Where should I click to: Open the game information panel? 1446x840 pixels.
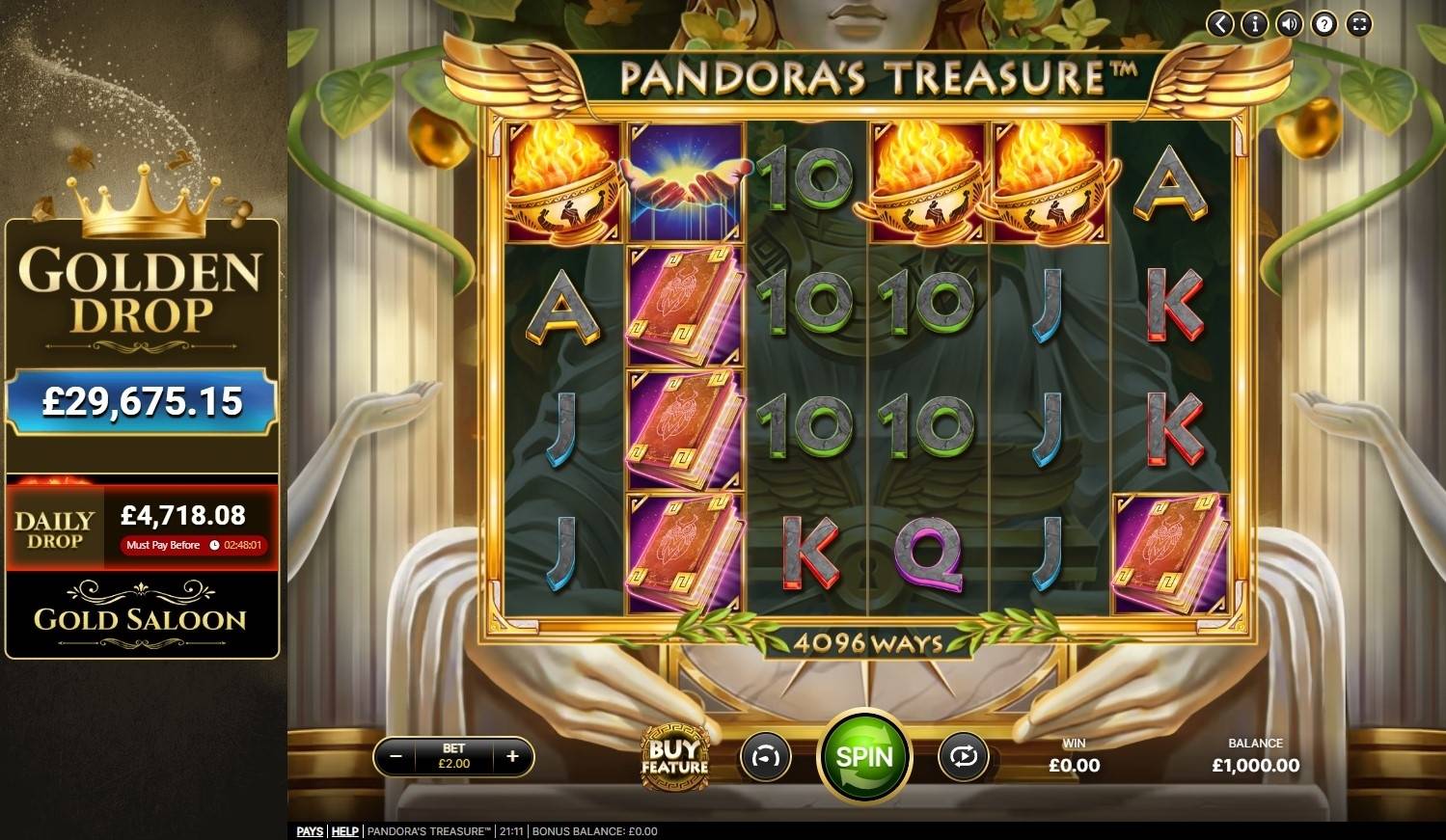[1253, 24]
